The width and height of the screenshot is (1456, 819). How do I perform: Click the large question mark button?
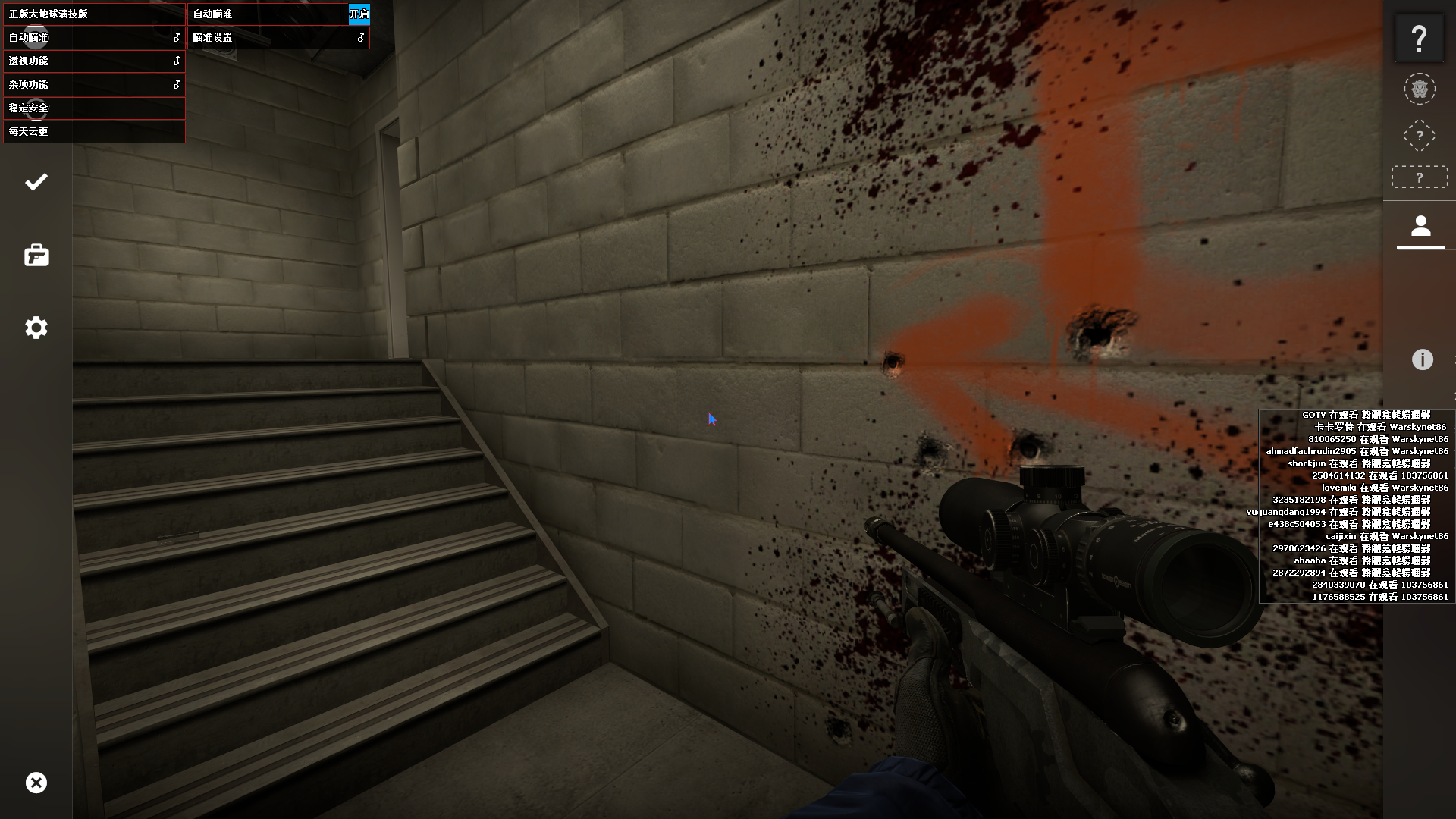pyautogui.click(x=1419, y=38)
